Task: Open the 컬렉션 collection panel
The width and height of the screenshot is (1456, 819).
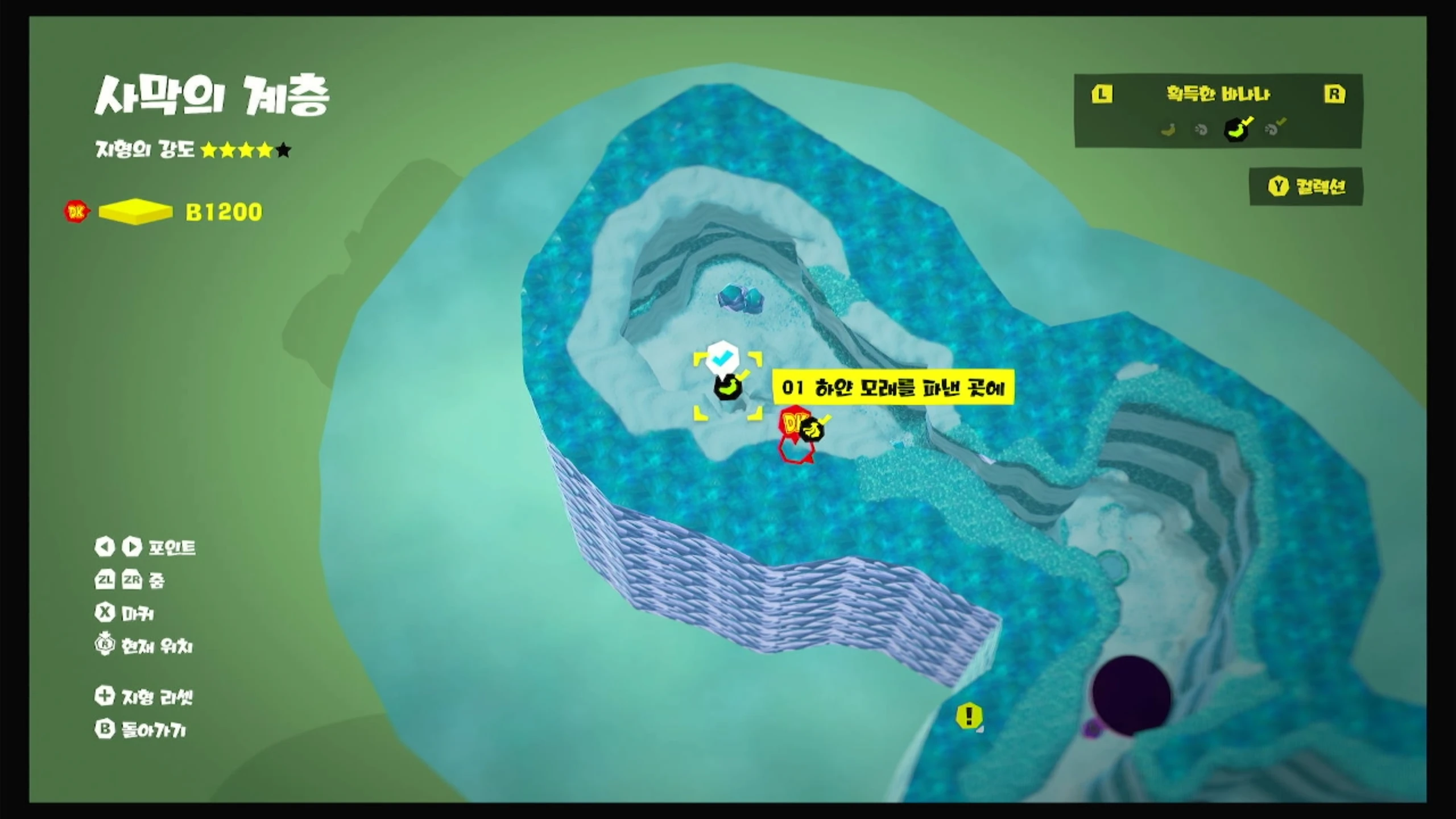Action: 1306,187
